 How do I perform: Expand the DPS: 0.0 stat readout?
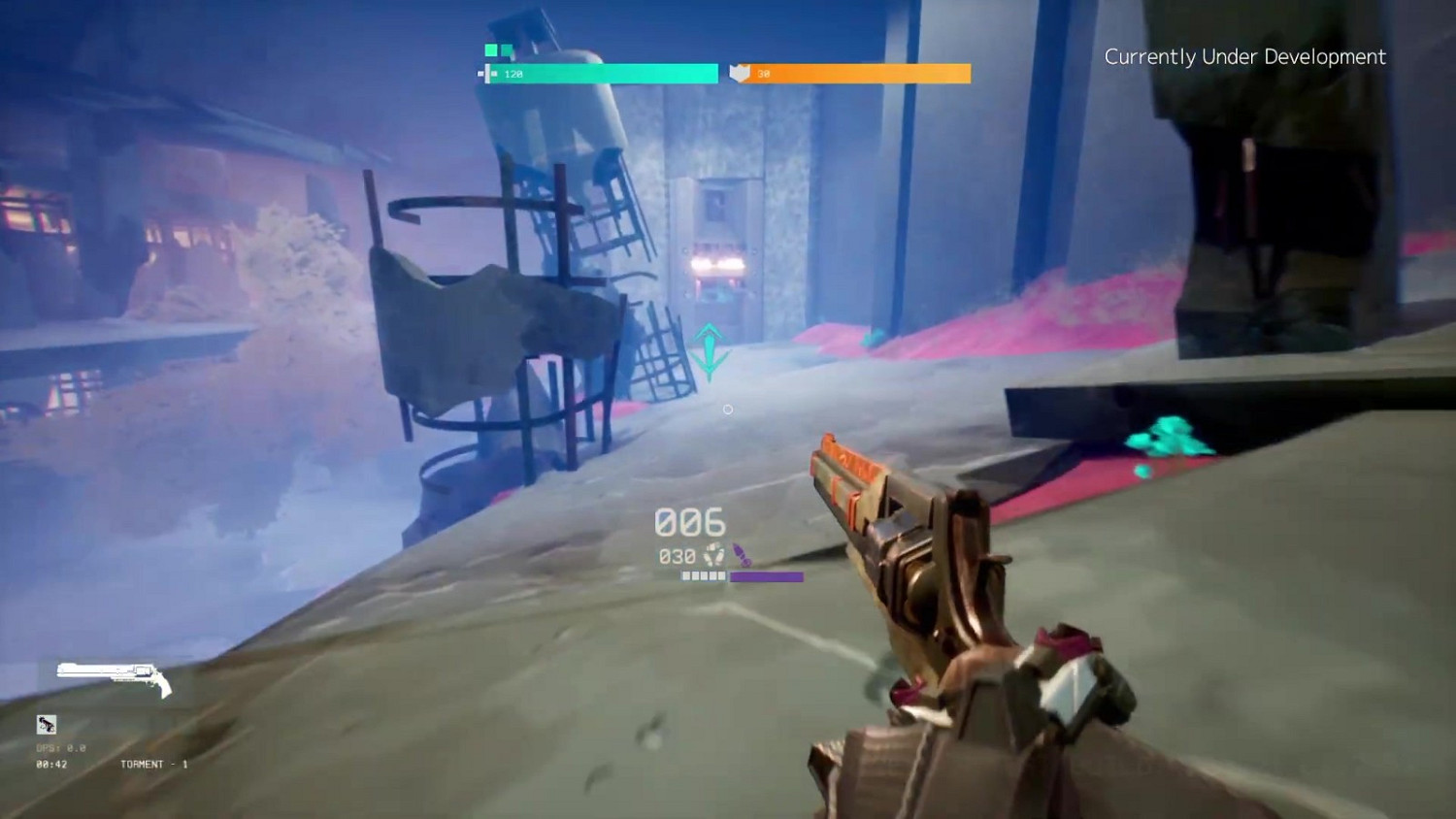point(60,747)
